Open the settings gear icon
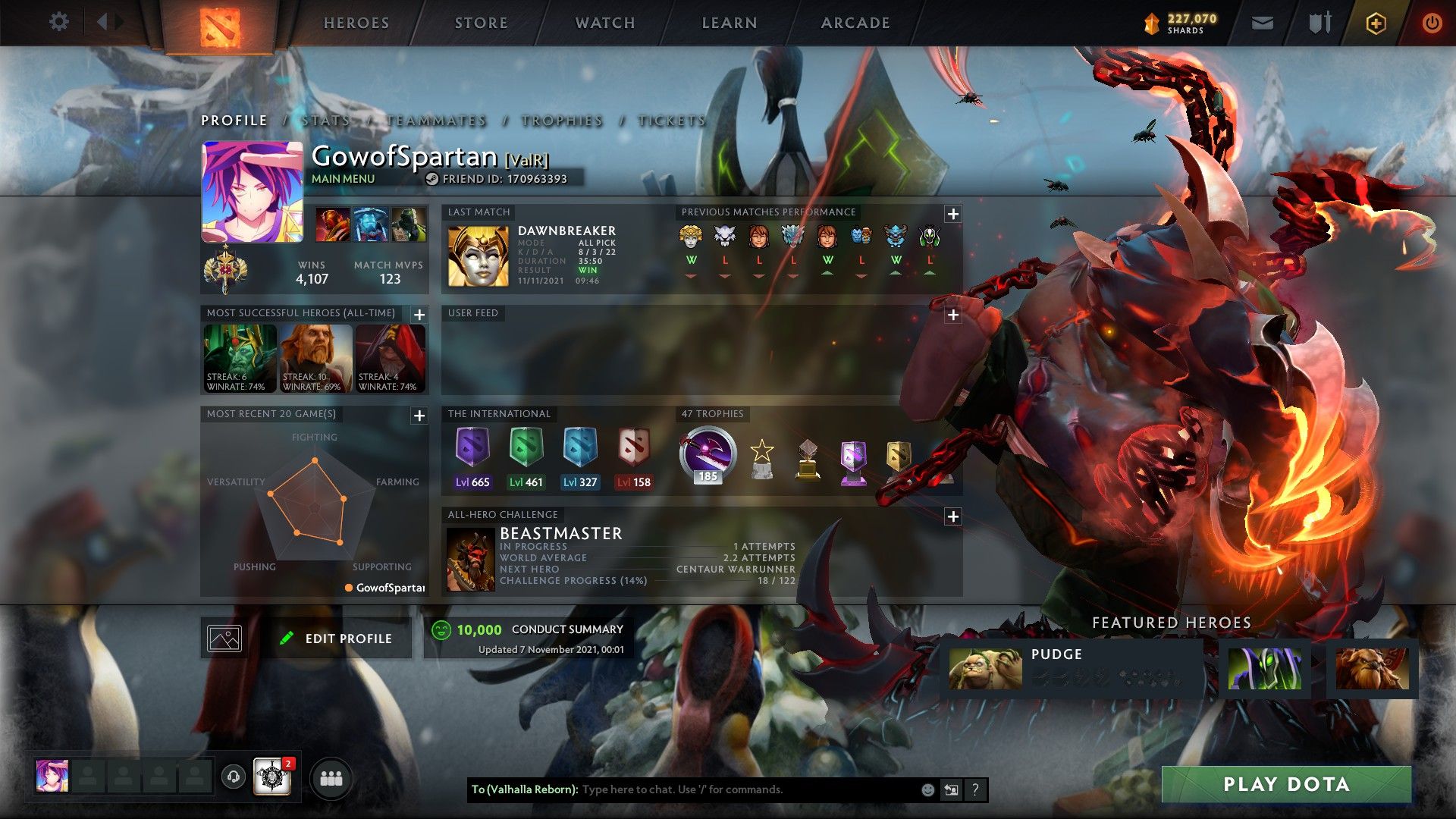 58,21
